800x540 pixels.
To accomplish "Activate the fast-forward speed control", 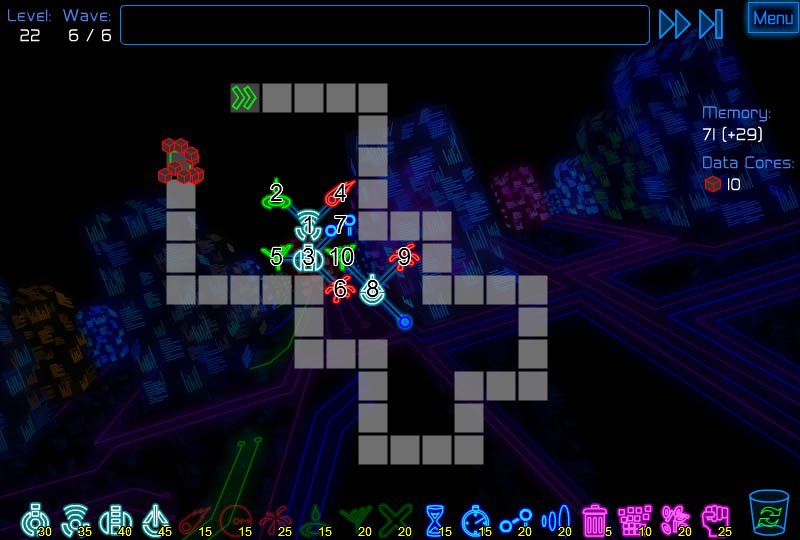I will [x=674, y=24].
